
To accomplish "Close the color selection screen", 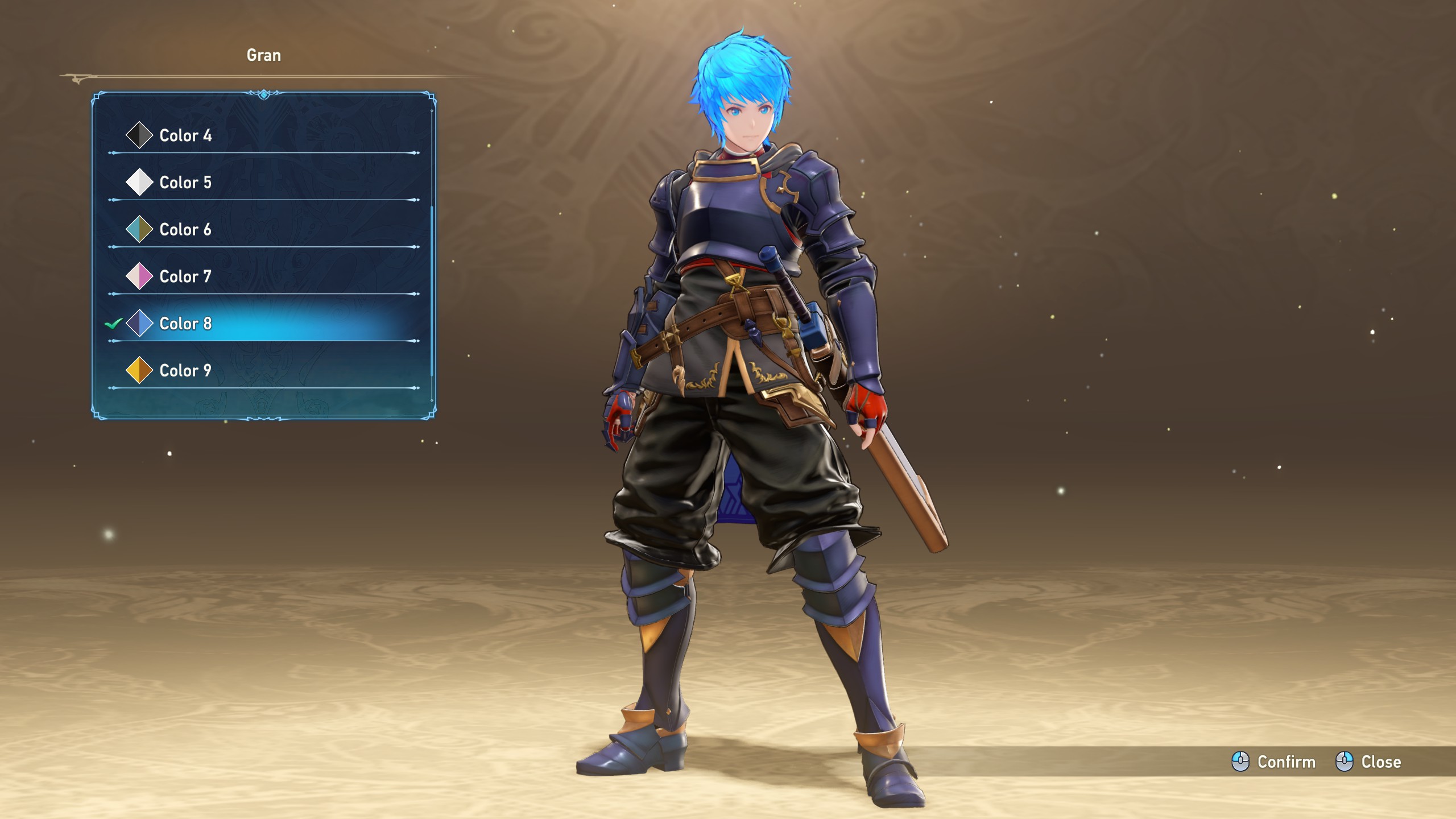I will (x=1368, y=762).
